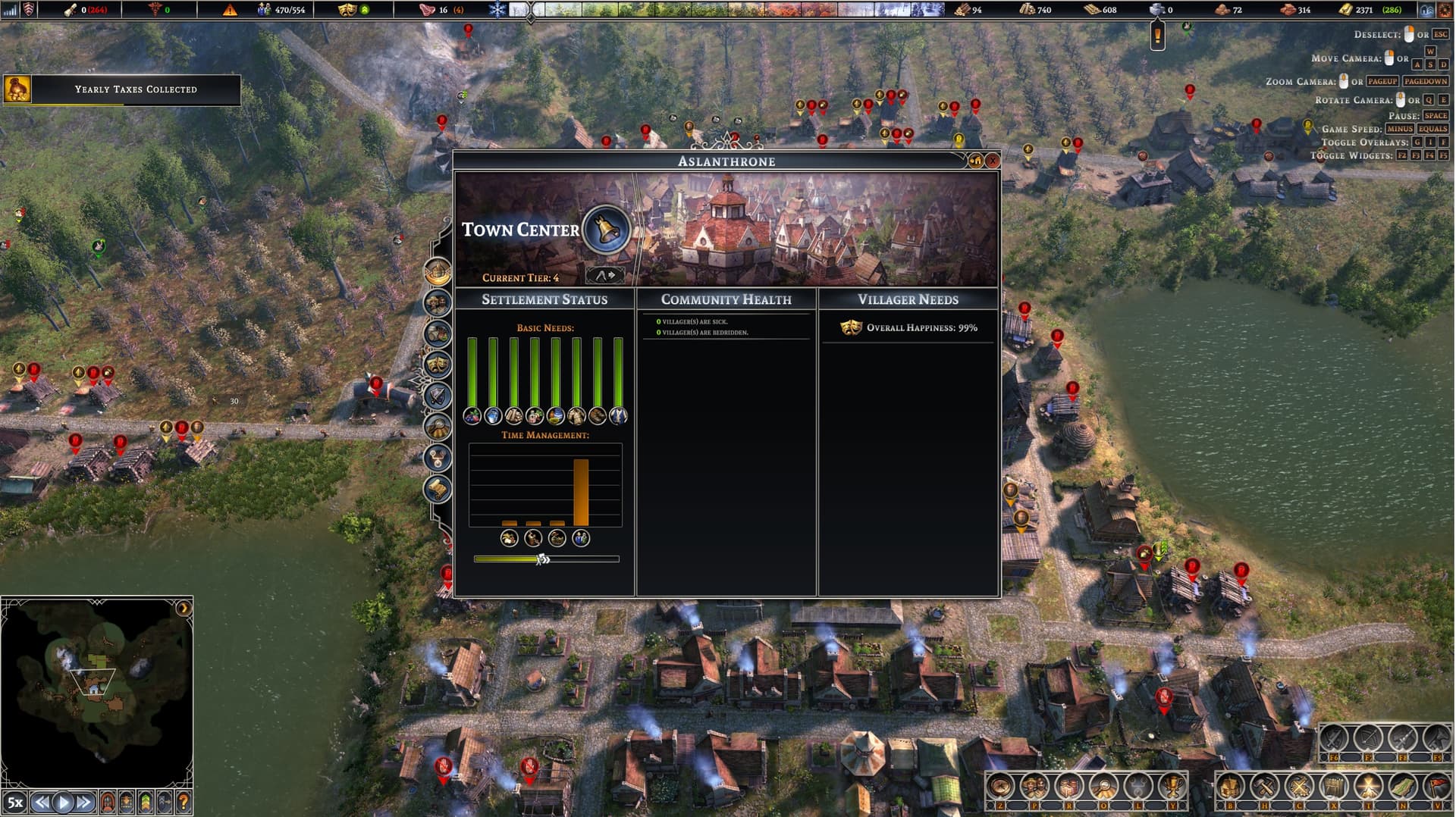Image resolution: width=1456 pixels, height=817 pixels.
Task: Open the scroll side tab
Action: [x=438, y=489]
